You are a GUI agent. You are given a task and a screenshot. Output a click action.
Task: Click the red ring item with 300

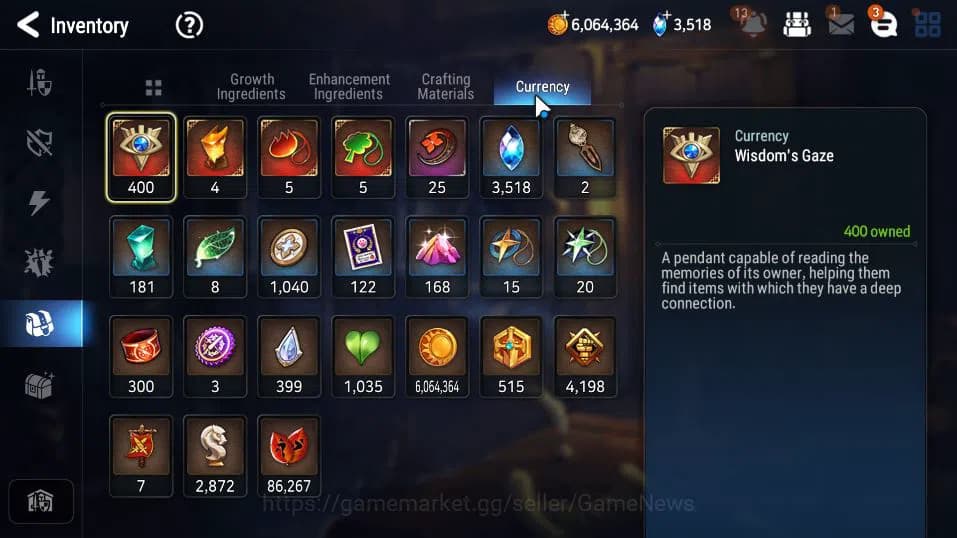(x=141, y=356)
